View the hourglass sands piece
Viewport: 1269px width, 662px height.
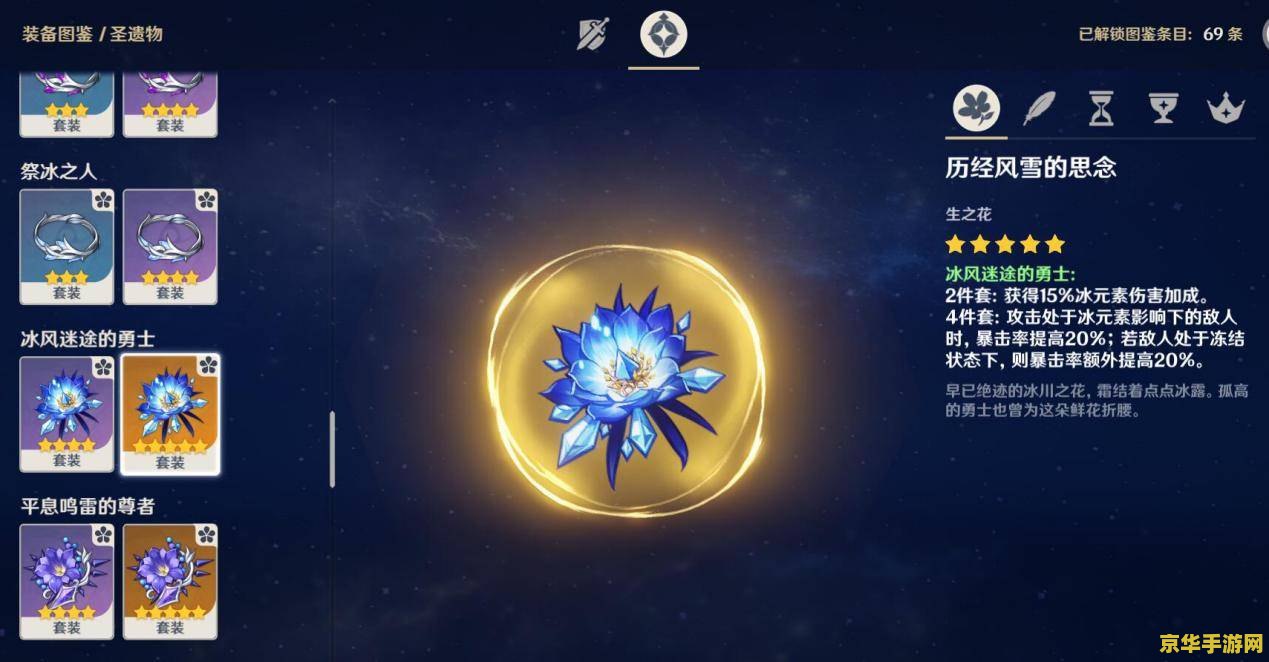pos(1101,107)
